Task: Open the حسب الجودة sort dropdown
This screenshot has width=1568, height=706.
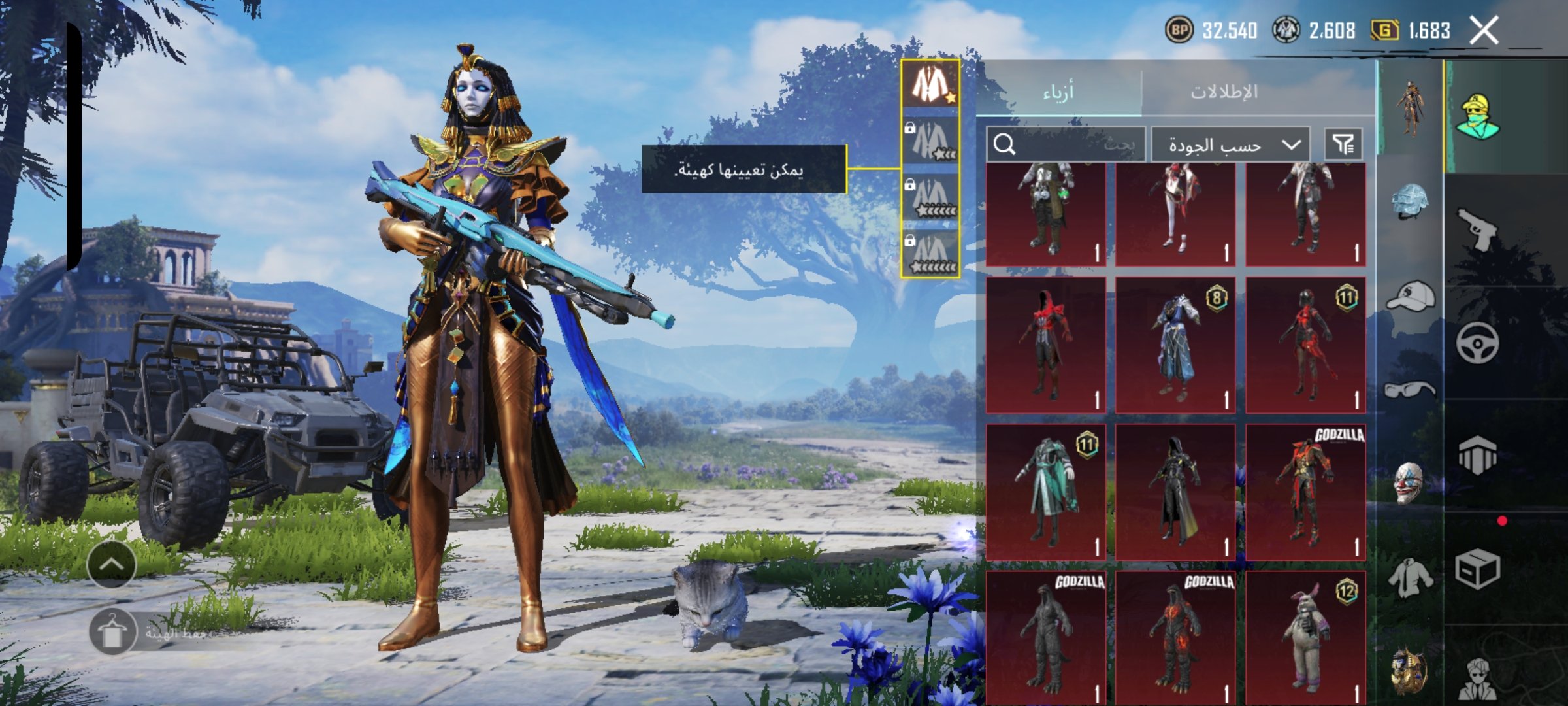Action: 1230,144
